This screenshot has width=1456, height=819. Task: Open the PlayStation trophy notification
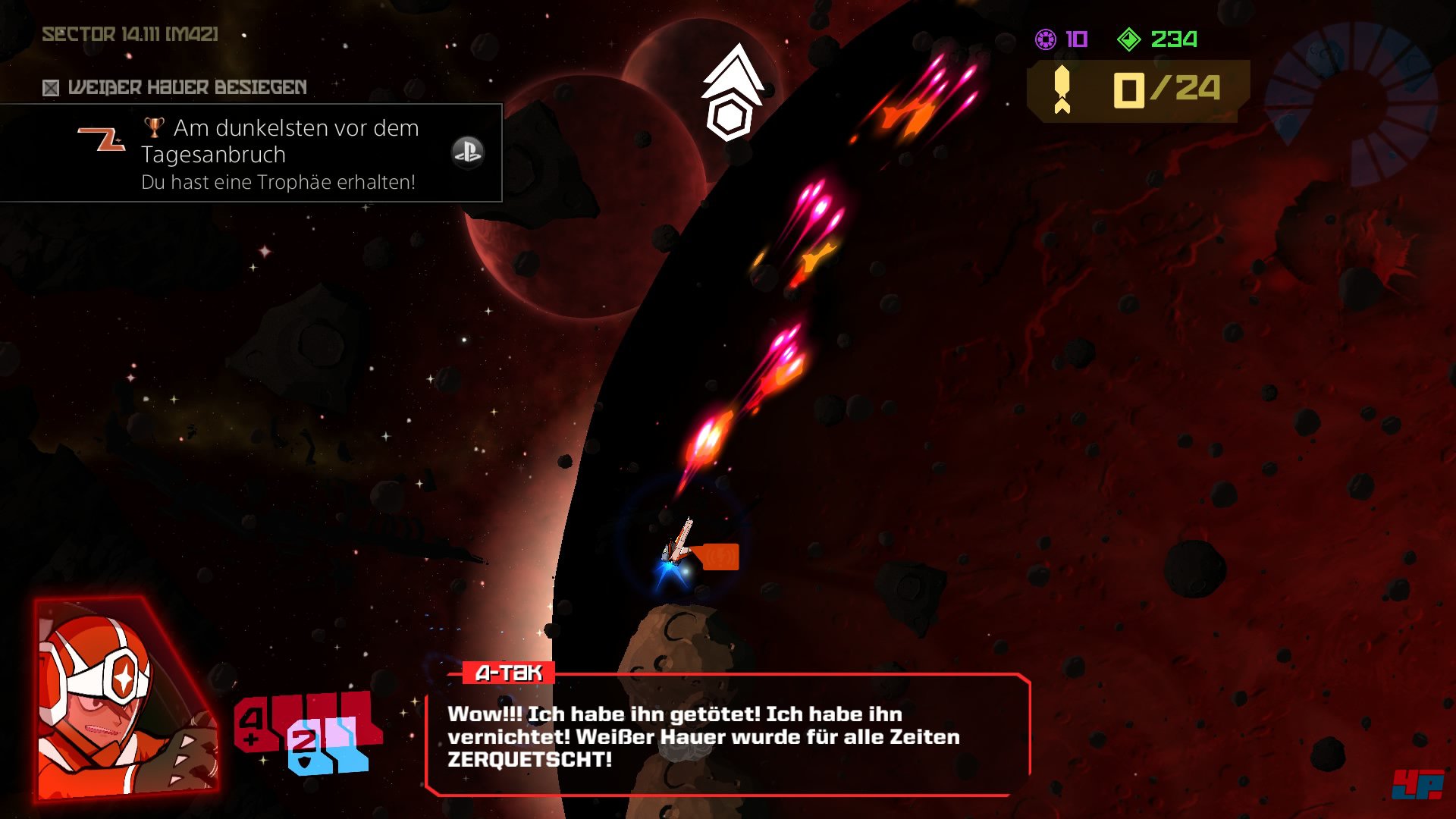click(250, 153)
